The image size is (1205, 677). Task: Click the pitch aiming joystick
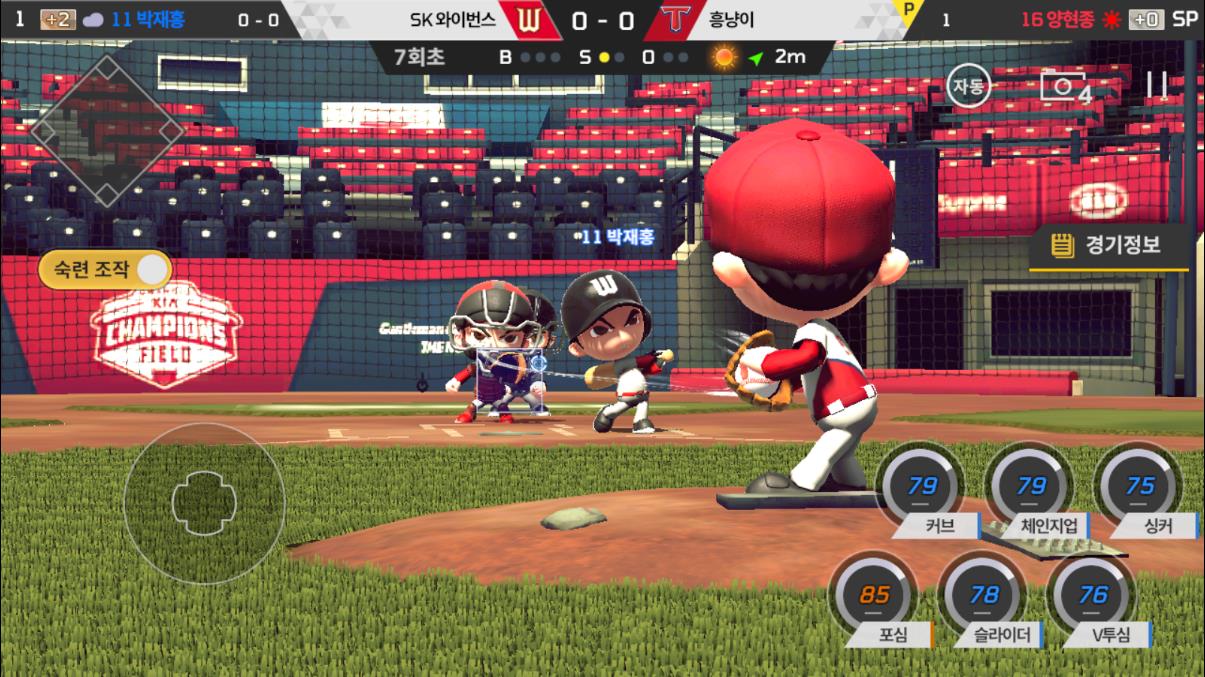pyautogui.click(x=204, y=503)
